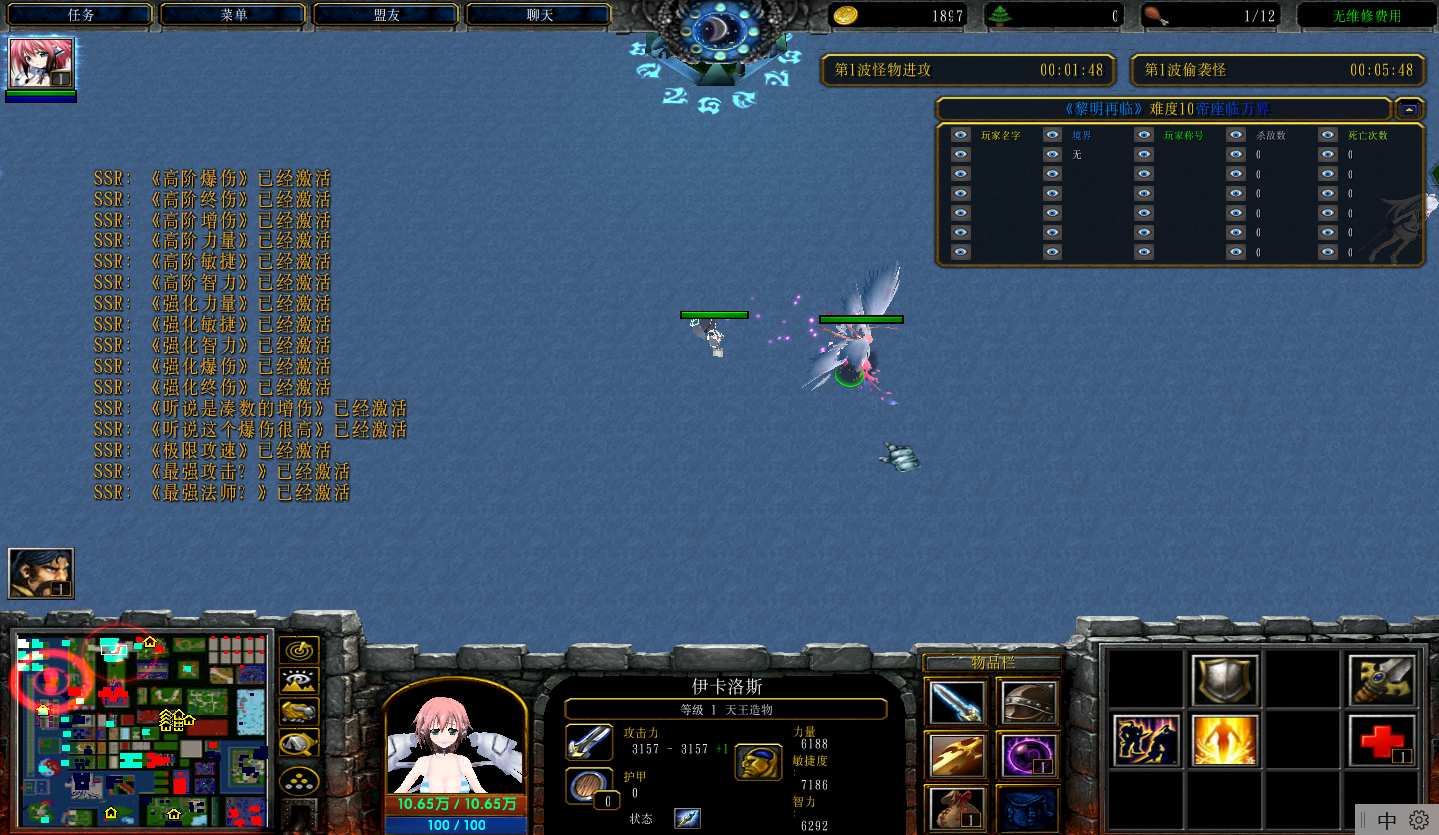
Task: Activate the silver shield command
Action: click(x=1224, y=681)
